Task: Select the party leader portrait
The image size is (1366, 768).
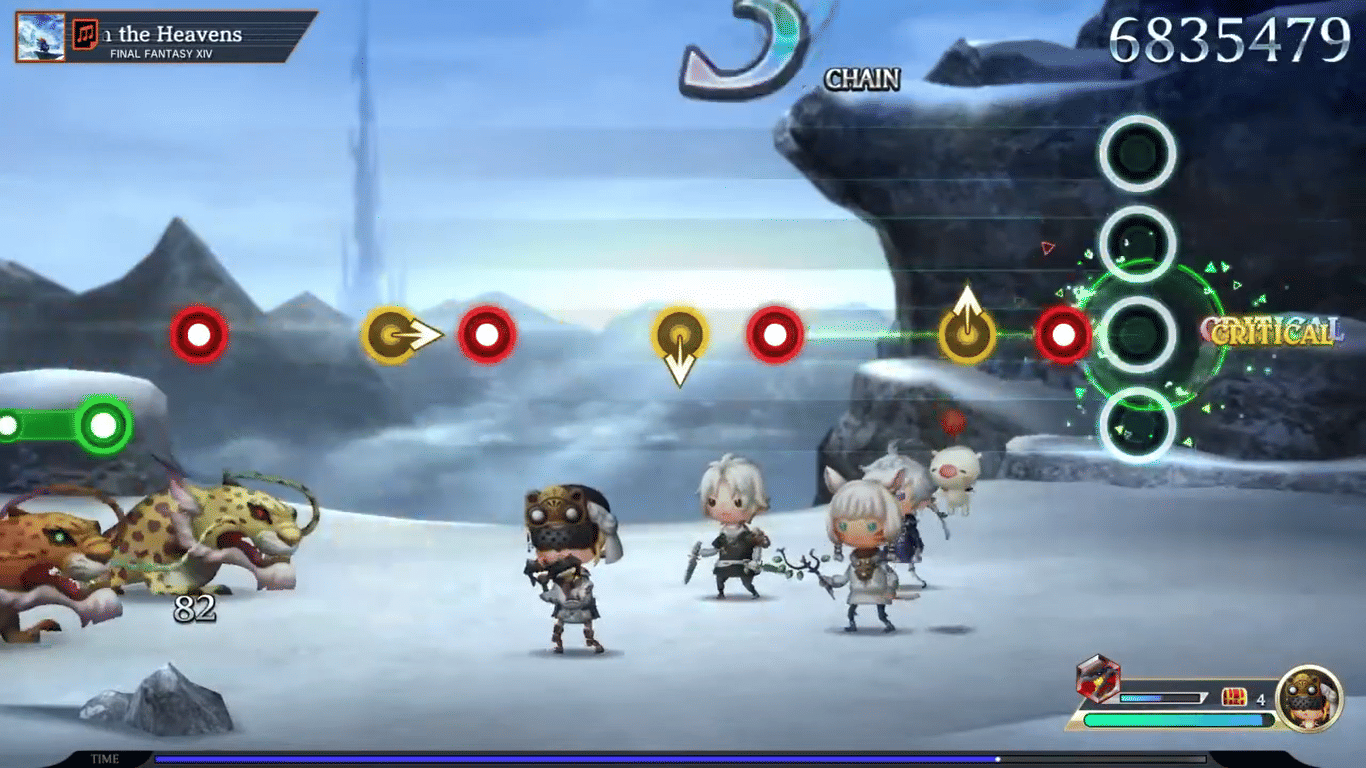Action: pos(1309,698)
